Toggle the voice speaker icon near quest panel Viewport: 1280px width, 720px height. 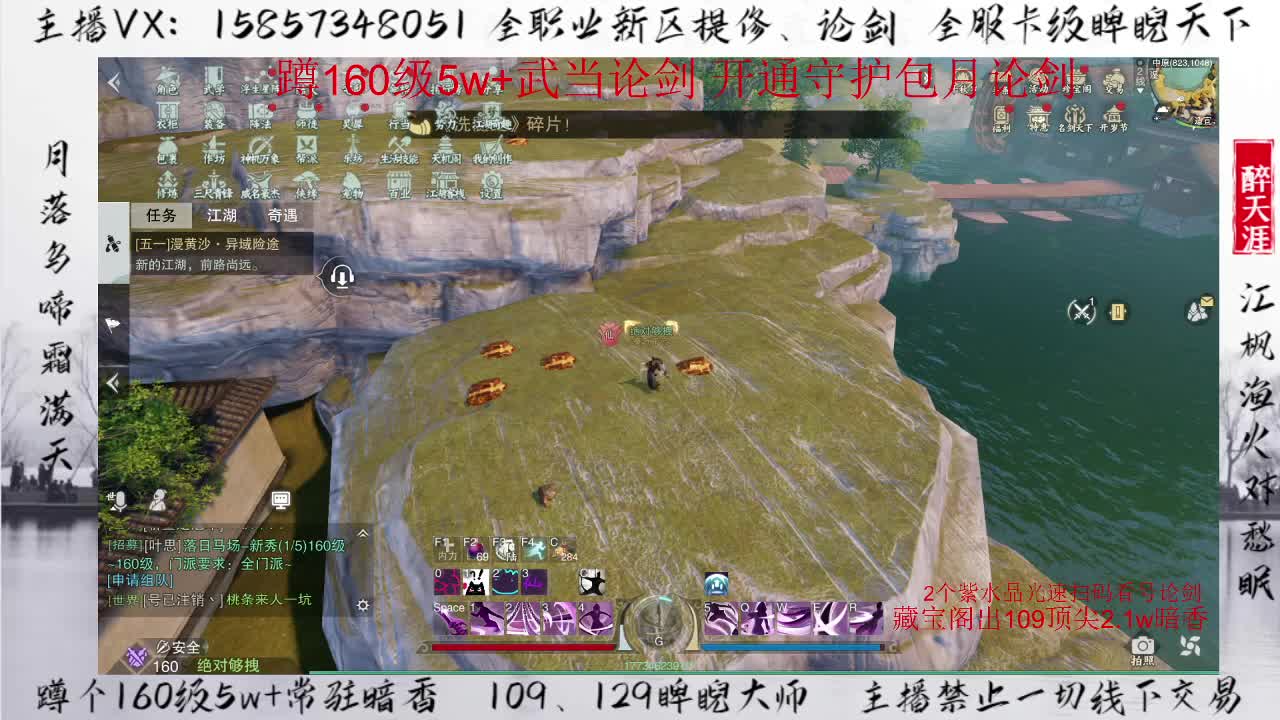340,275
